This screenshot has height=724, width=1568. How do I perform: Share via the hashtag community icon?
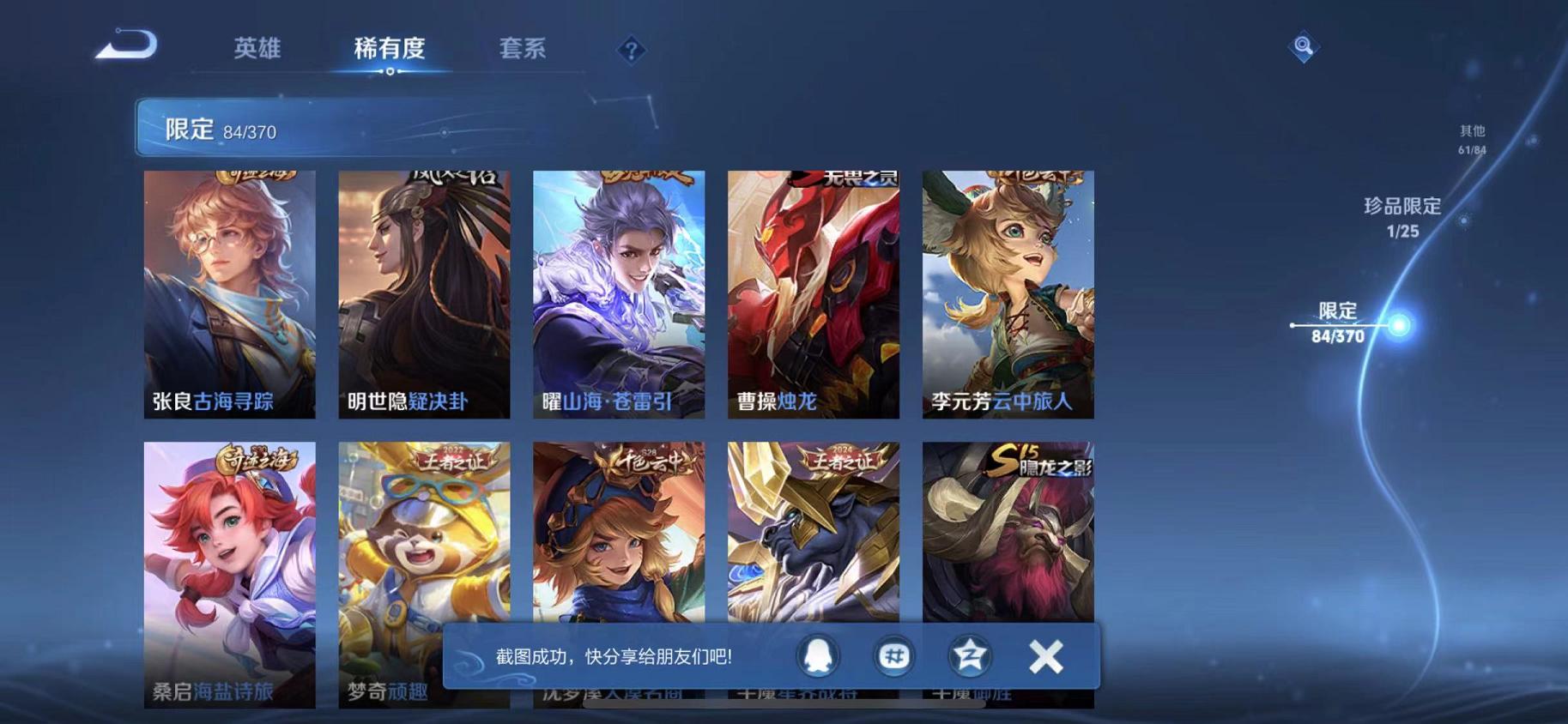(893, 656)
